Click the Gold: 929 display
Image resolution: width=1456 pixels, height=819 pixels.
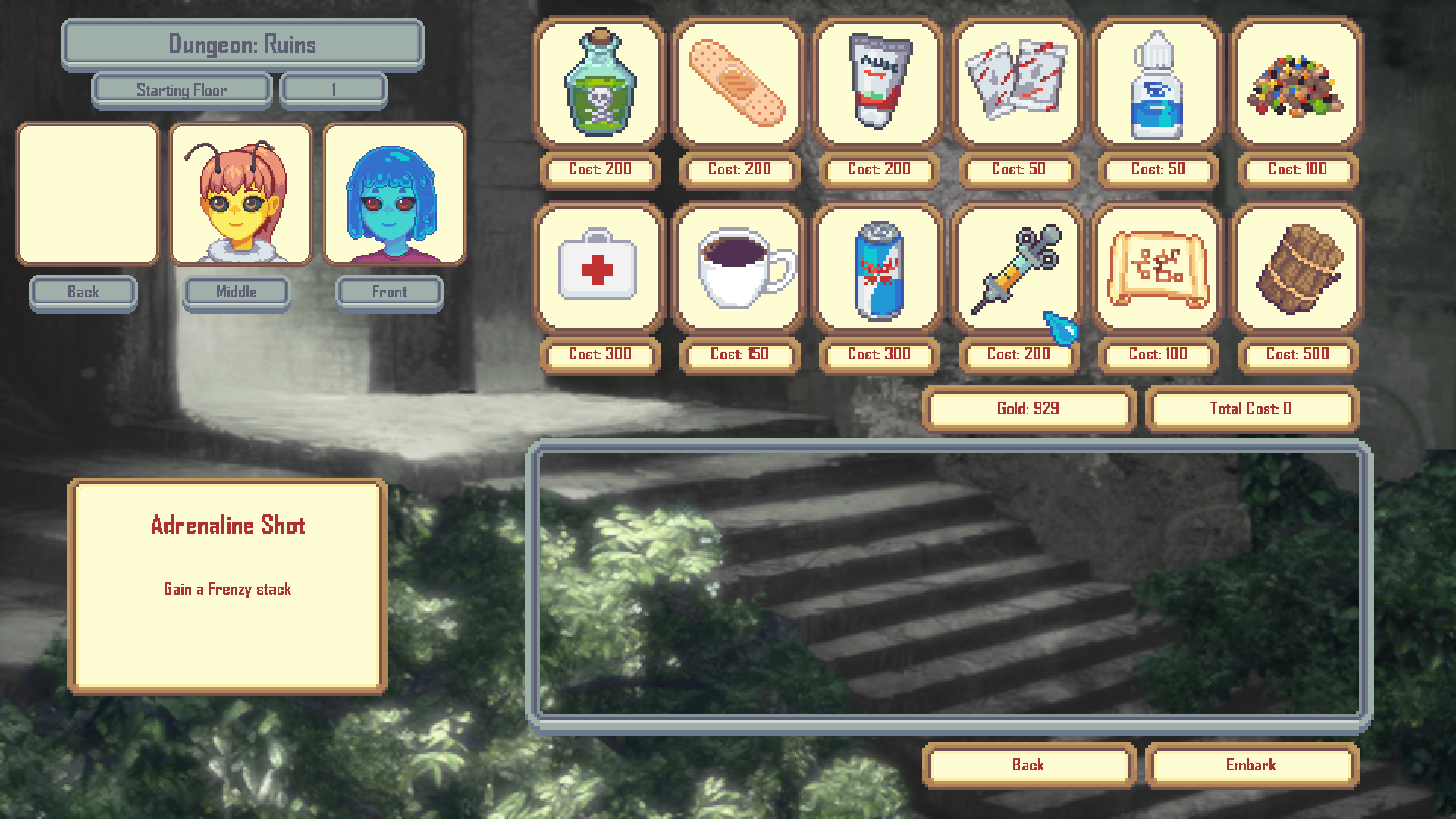[x=1028, y=408]
